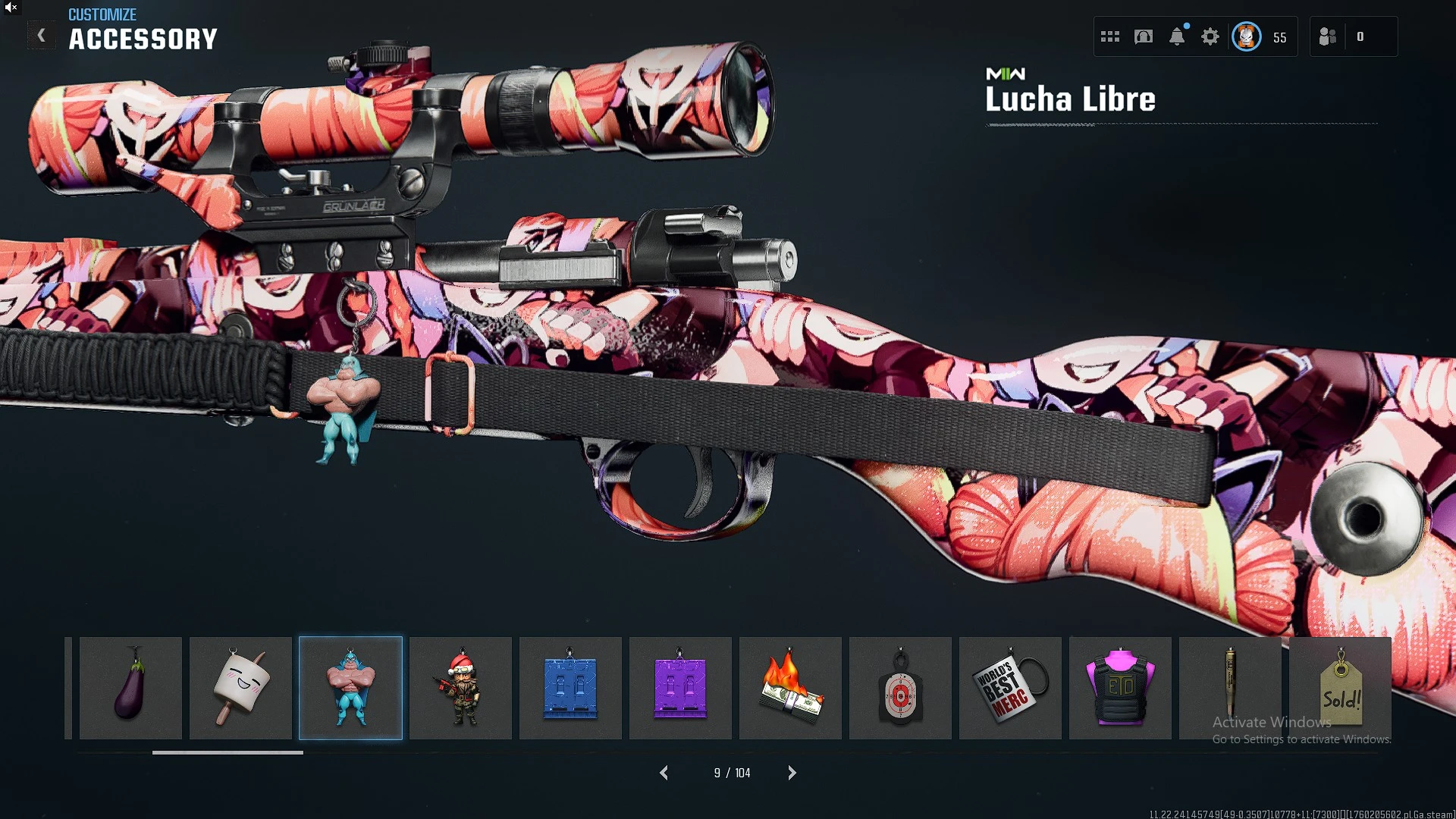Select the armor vest charm
The height and width of the screenshot is (819, 1456).
[1120, 688]
